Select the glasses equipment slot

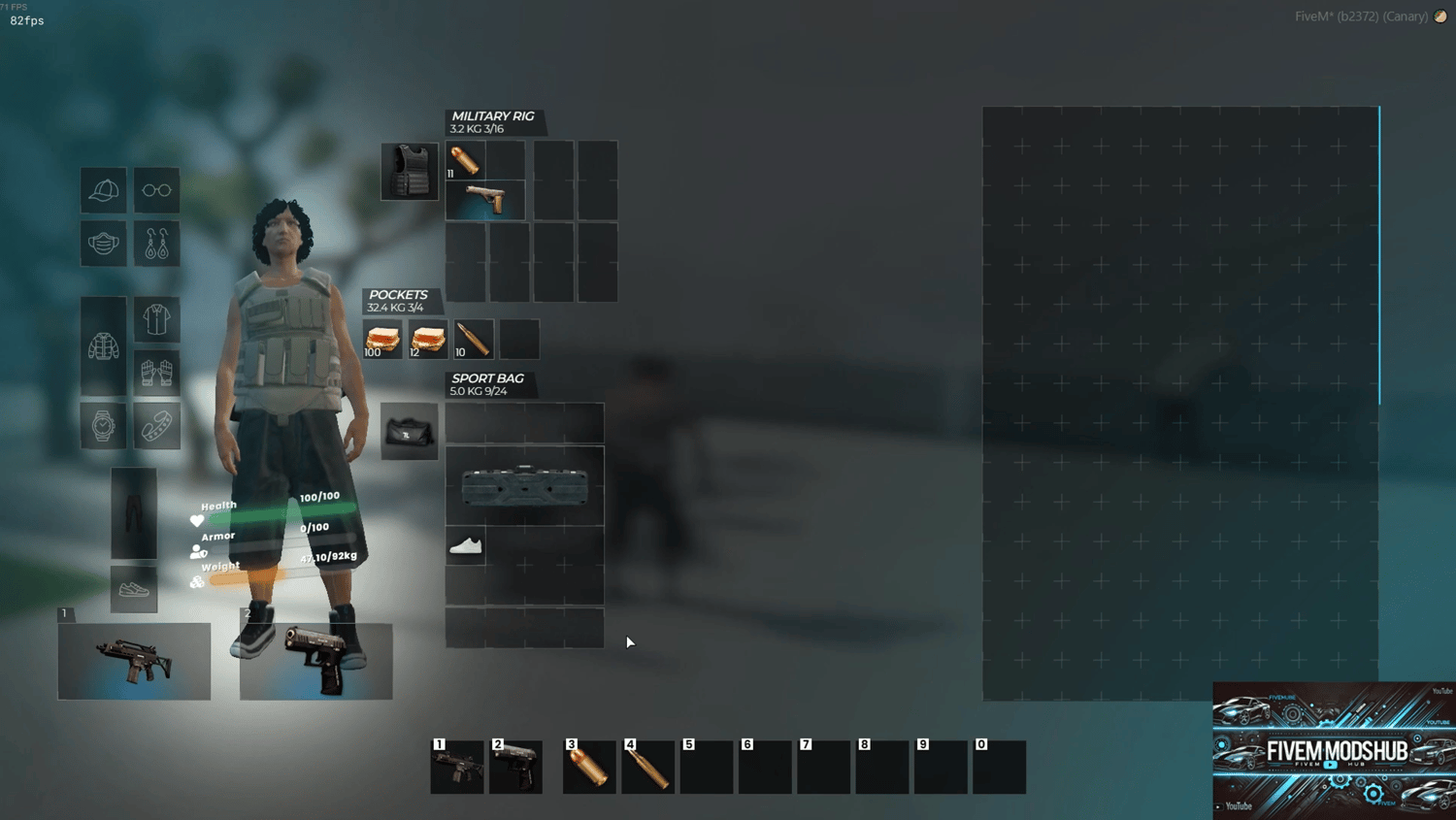pos(156,190)
